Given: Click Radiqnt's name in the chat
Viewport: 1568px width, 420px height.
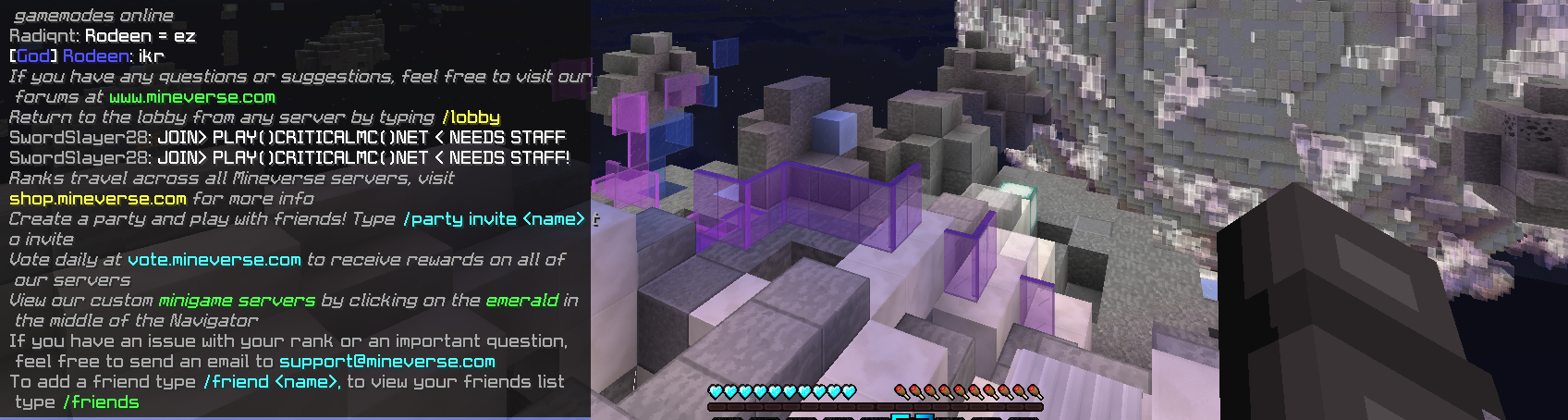Looking at the screenshot, I should point(44,36).
